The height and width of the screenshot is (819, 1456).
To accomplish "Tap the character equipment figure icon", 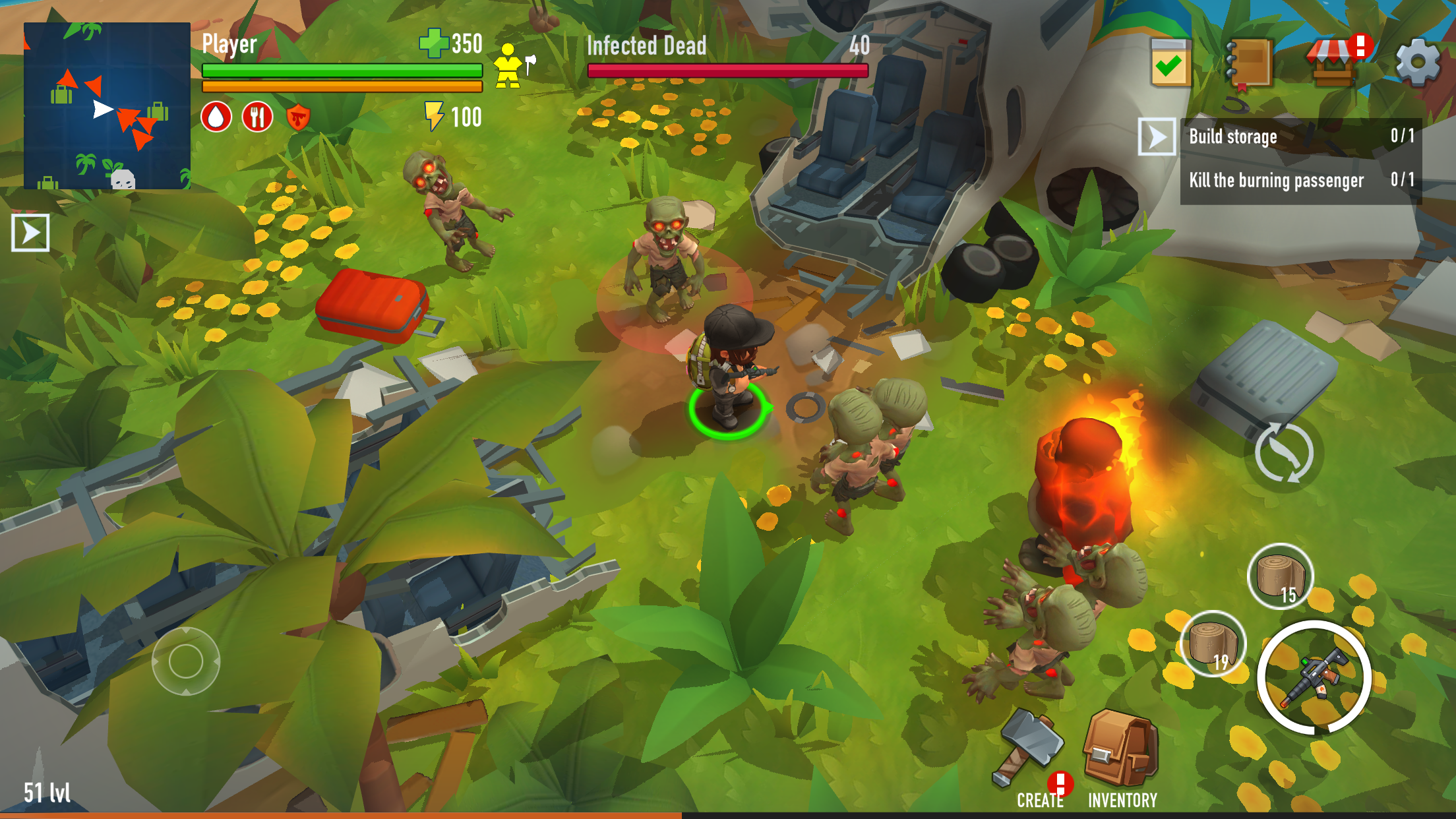I will pyautogui.click(x=507, y=66).
